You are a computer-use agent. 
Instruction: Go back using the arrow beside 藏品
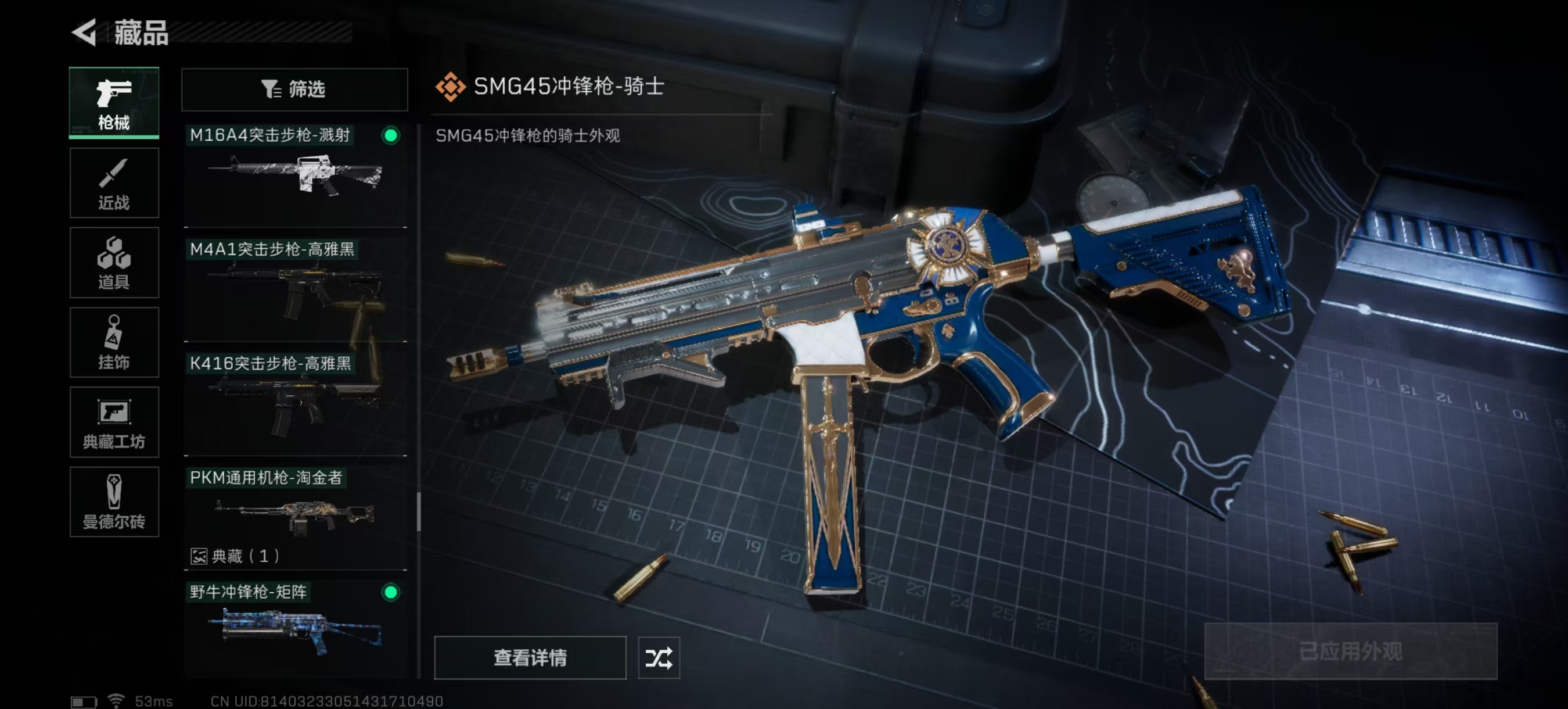coord(85,33)
